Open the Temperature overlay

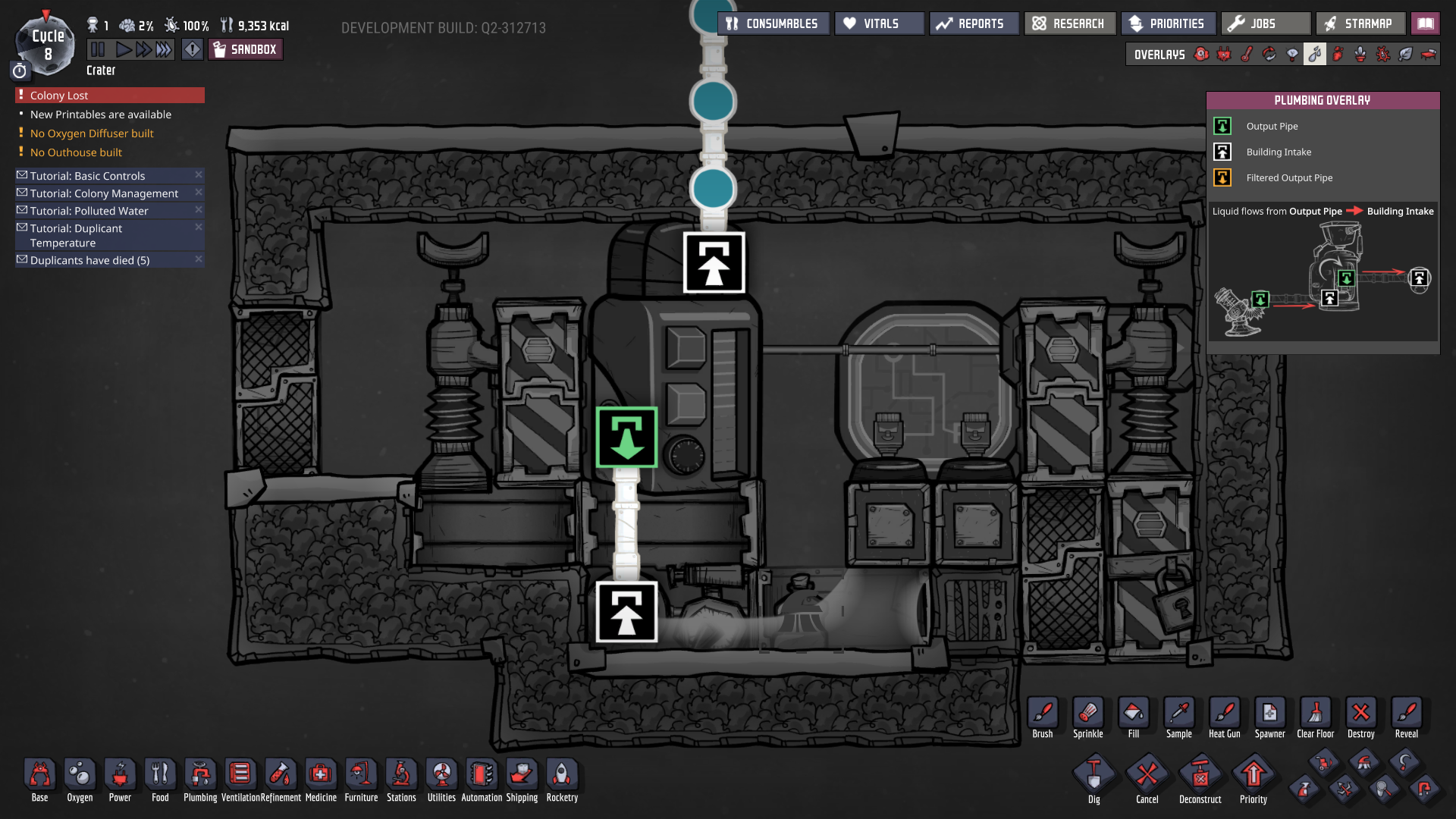[1246, 54]
